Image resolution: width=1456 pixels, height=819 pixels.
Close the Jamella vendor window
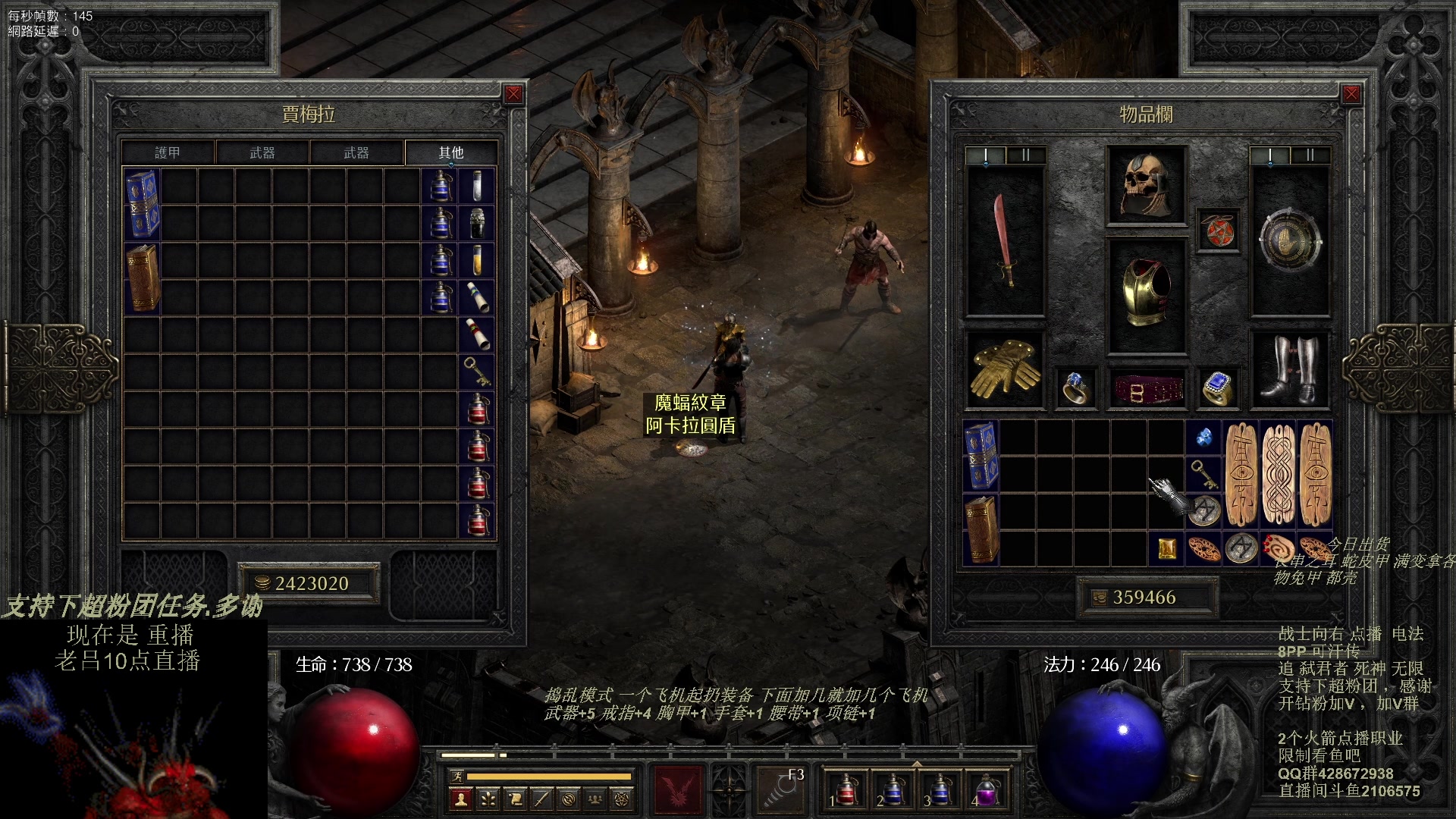tap(513, 94)
